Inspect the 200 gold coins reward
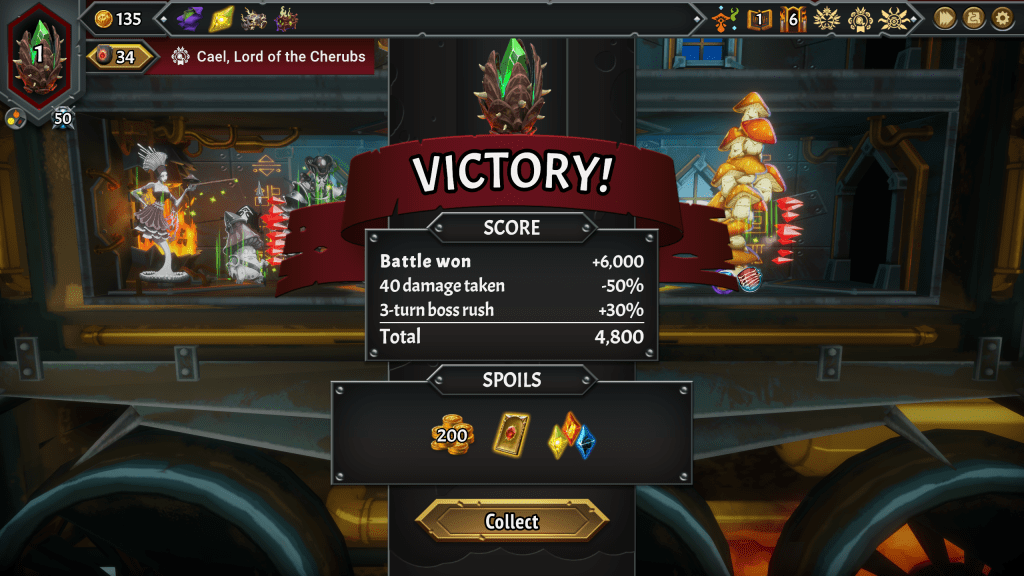This screenshot has width=1024, height=576. point(452,435)
